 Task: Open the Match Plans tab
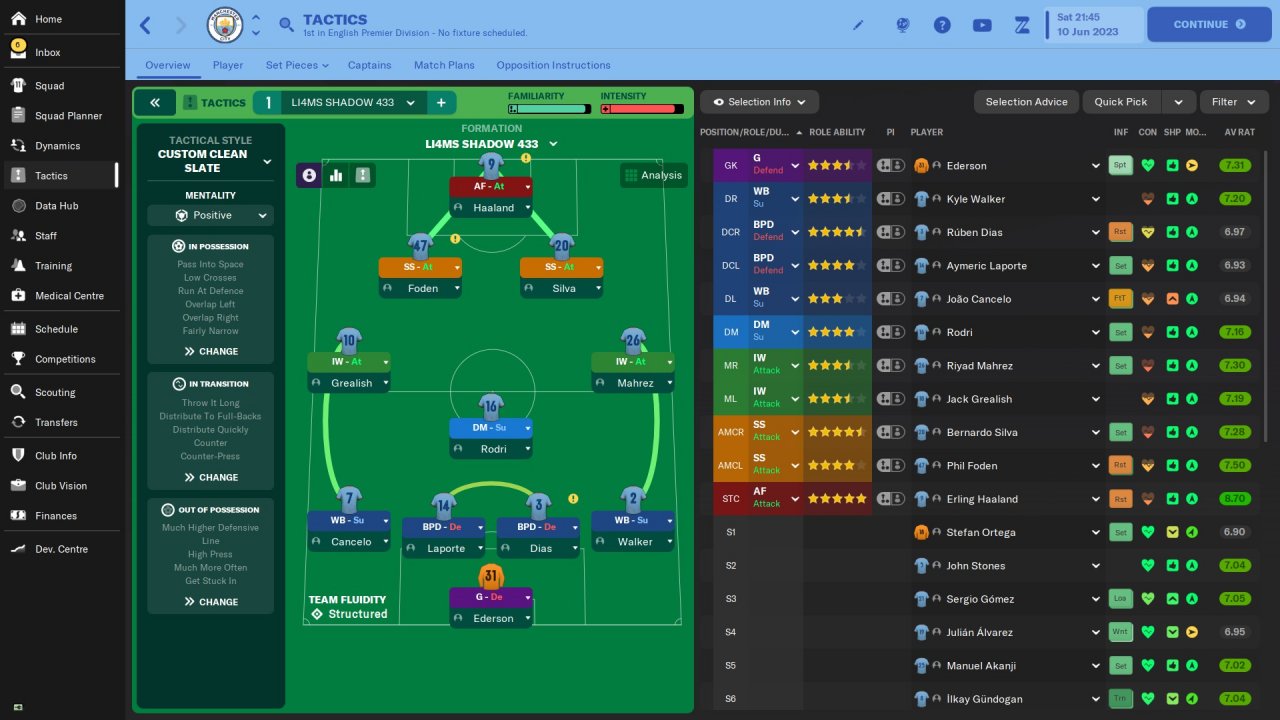(444, 65)
